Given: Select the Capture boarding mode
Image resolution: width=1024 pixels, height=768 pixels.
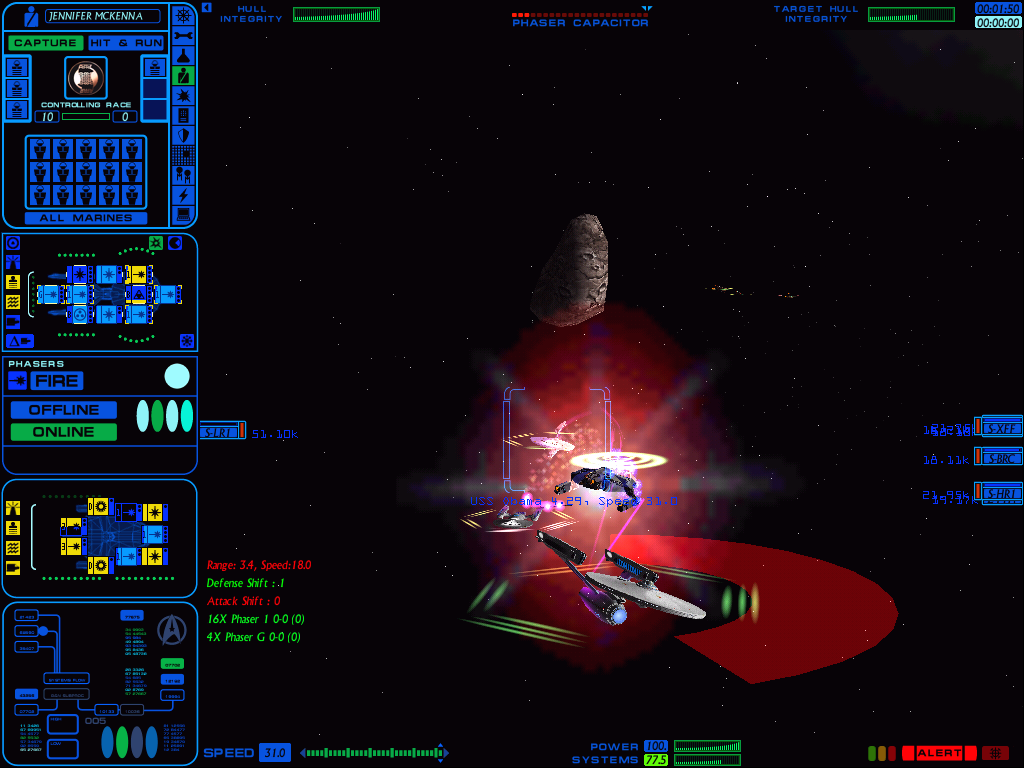Looking at the screenshot, I should [x=45, y=43].
